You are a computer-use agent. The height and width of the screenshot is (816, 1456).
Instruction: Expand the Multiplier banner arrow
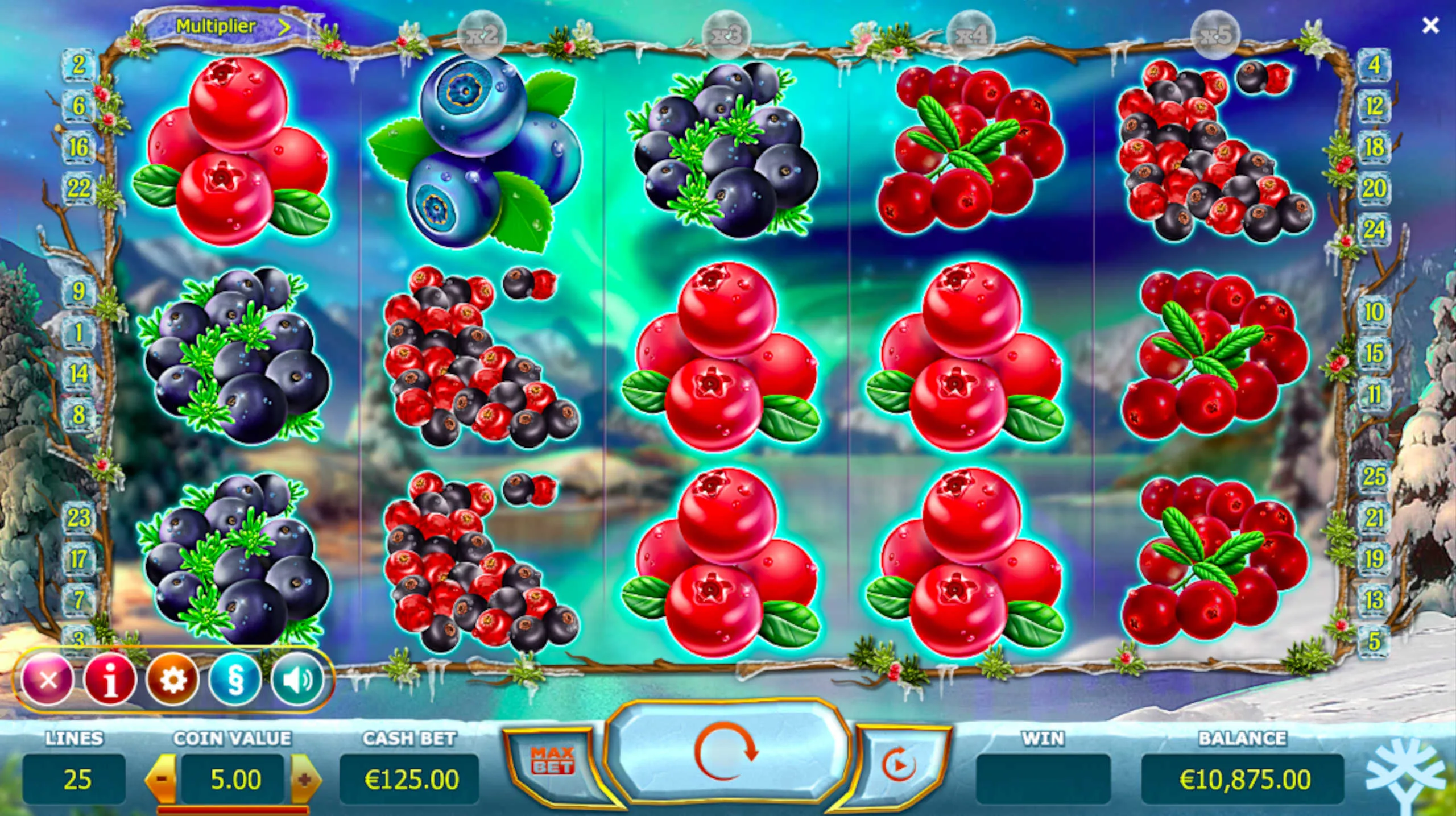(284, 27)
